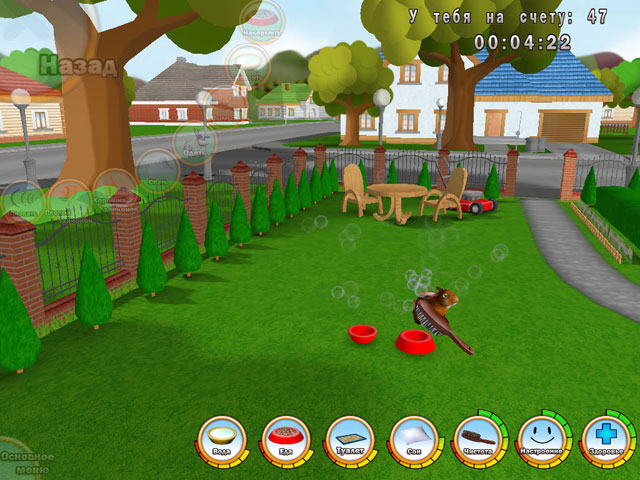
Task: Select the Еда food bowl icon
Action: [286, 438]
